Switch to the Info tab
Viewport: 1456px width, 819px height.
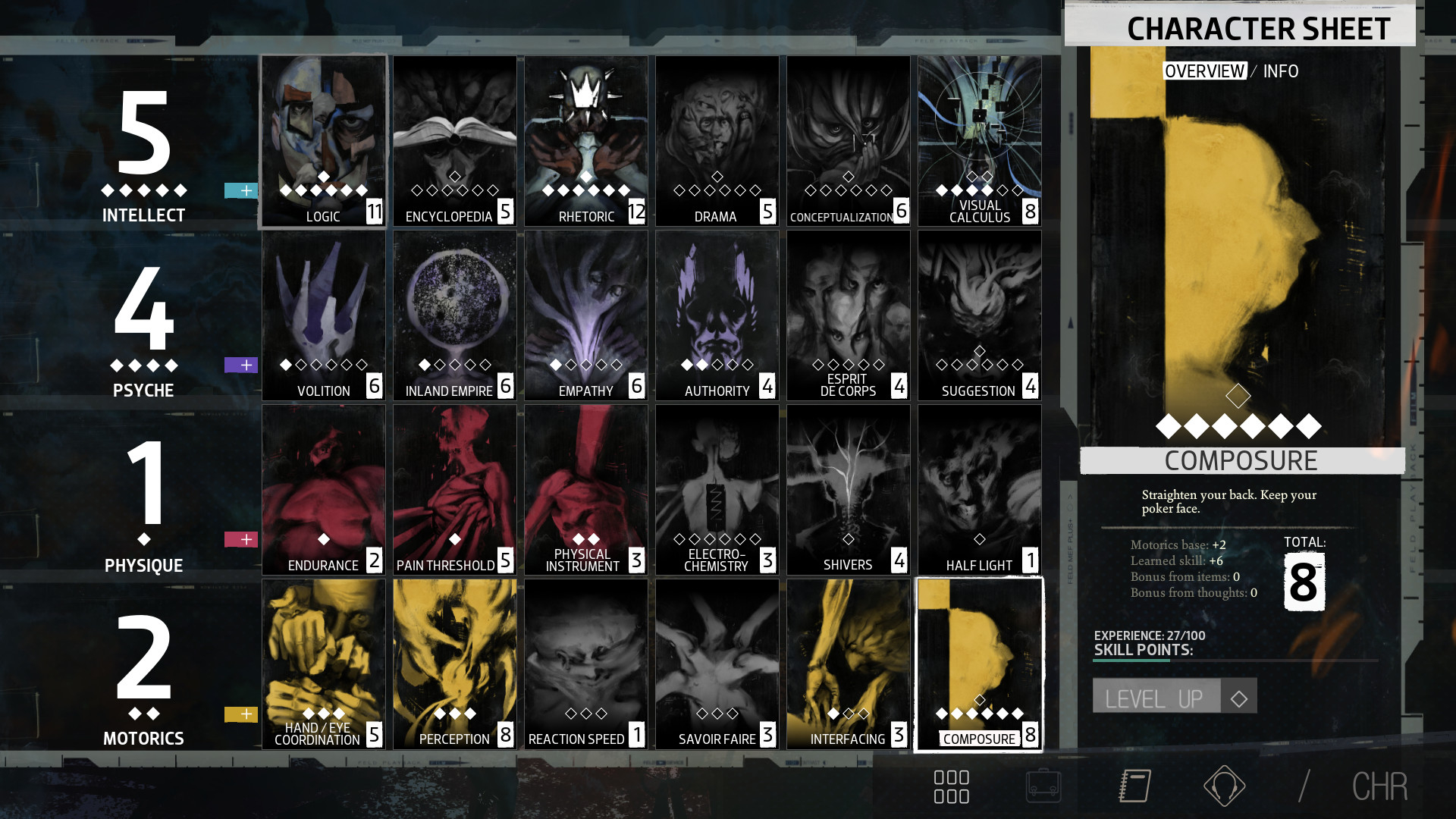(1281, 71)
